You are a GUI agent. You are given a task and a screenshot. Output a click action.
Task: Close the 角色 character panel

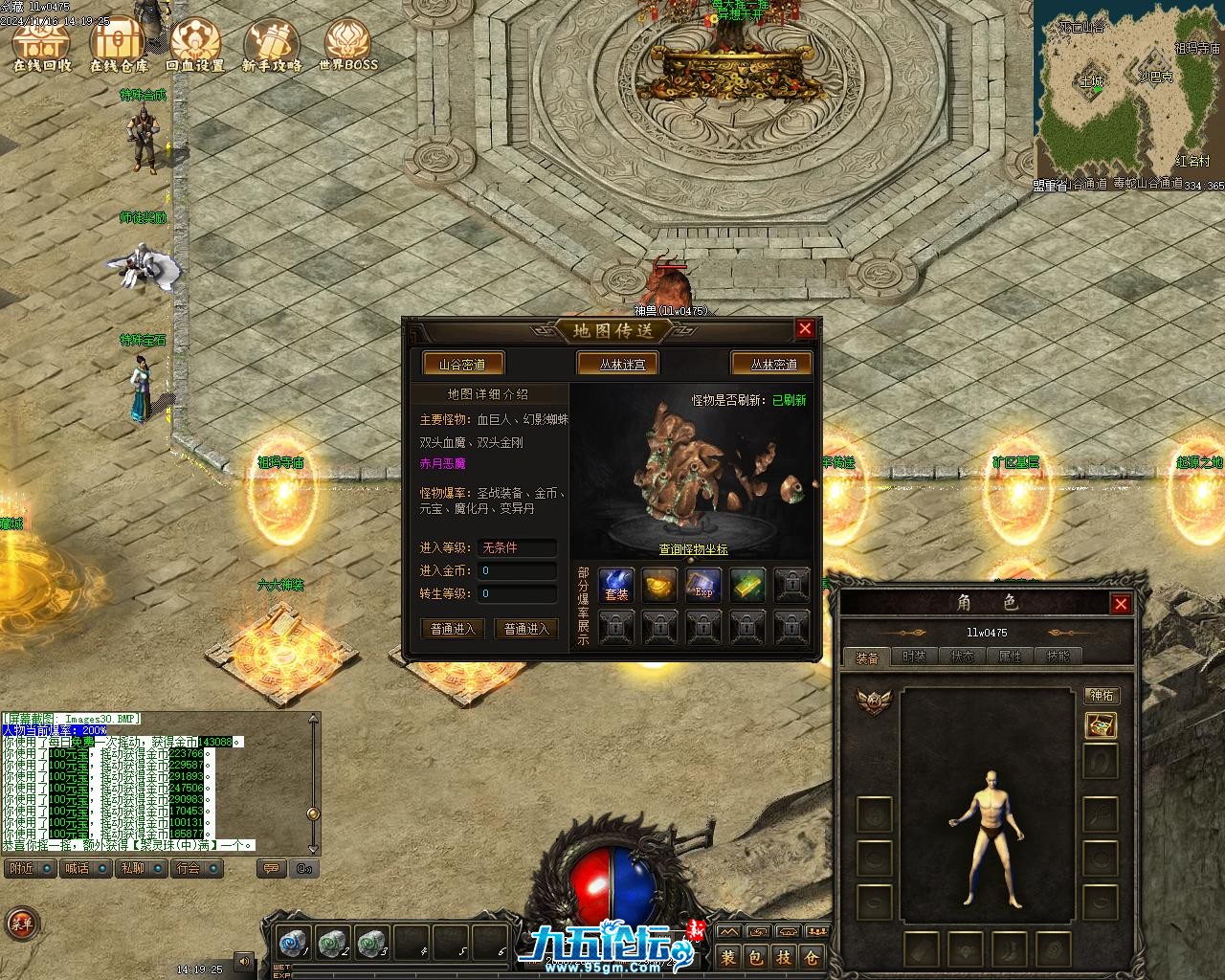point(1121,603)
